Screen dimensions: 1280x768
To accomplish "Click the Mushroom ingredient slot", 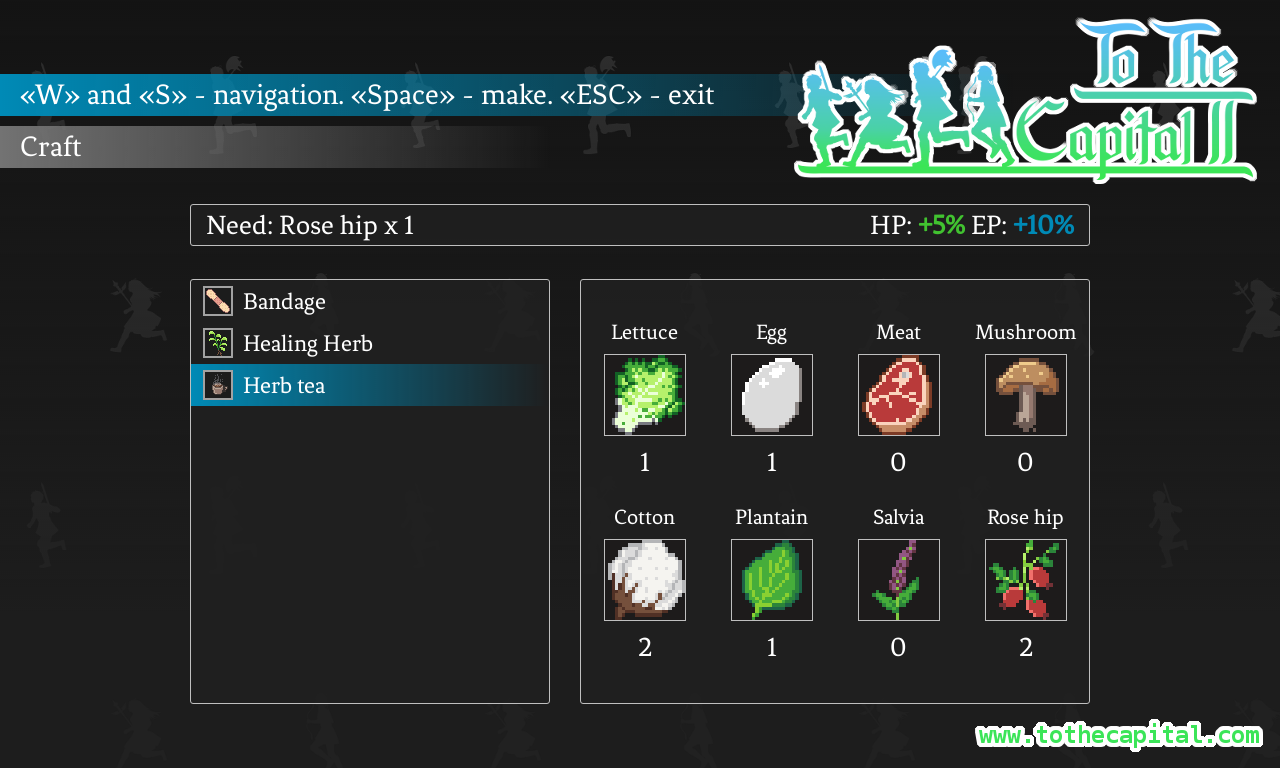I will tap(1026, 395).
